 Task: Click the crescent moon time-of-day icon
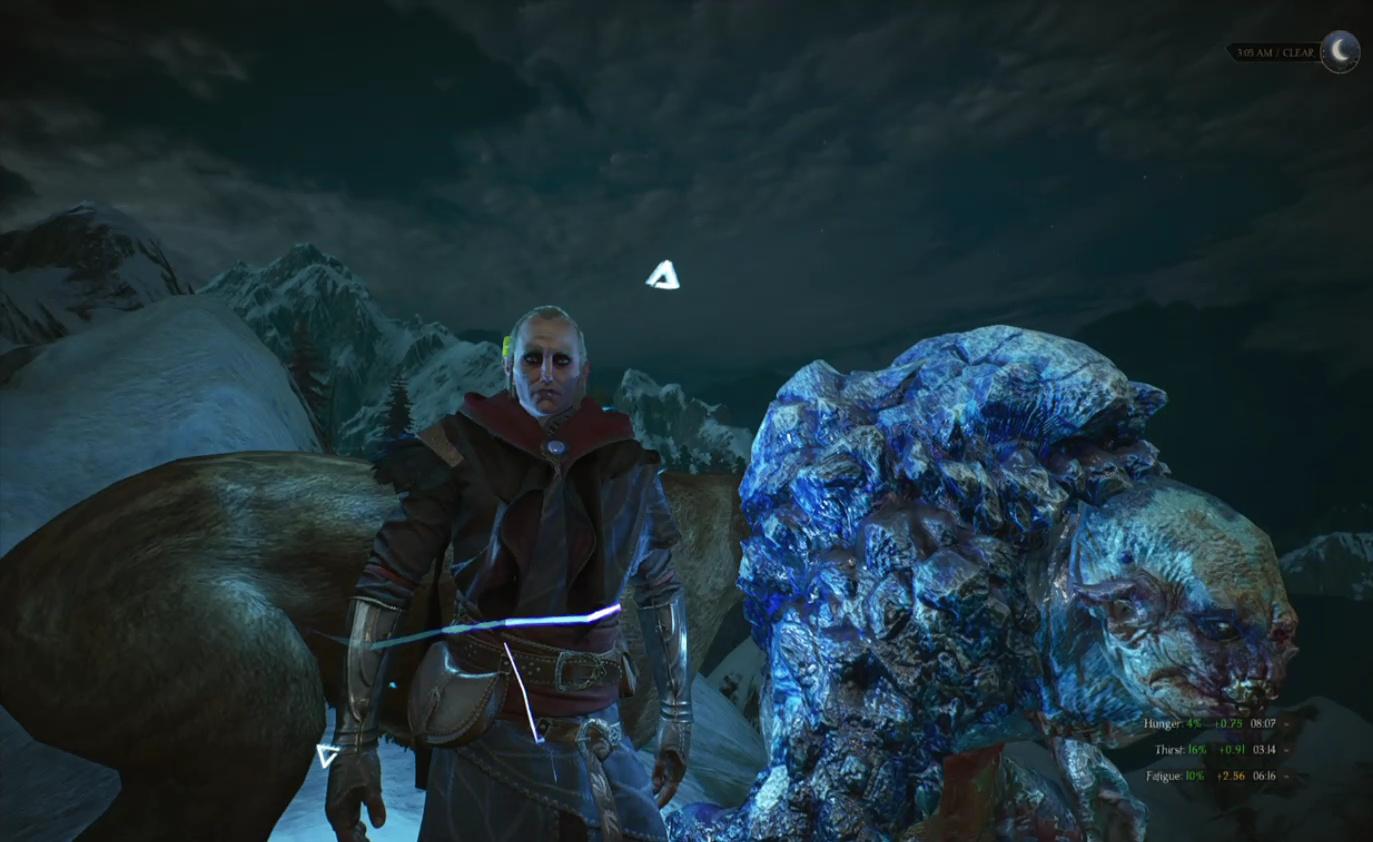[x=1339, y=51]
